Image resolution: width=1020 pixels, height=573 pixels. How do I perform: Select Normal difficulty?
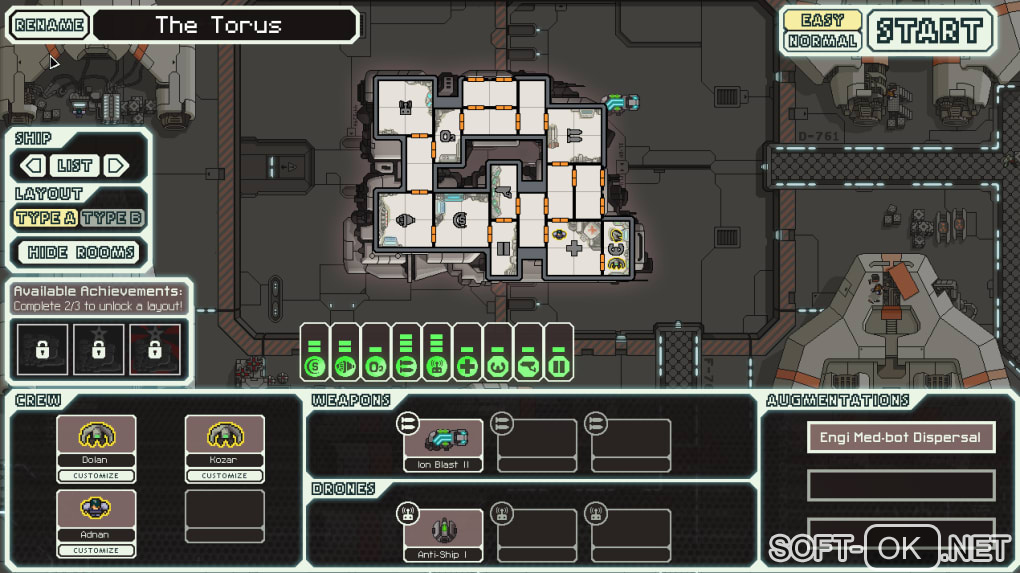822,41
